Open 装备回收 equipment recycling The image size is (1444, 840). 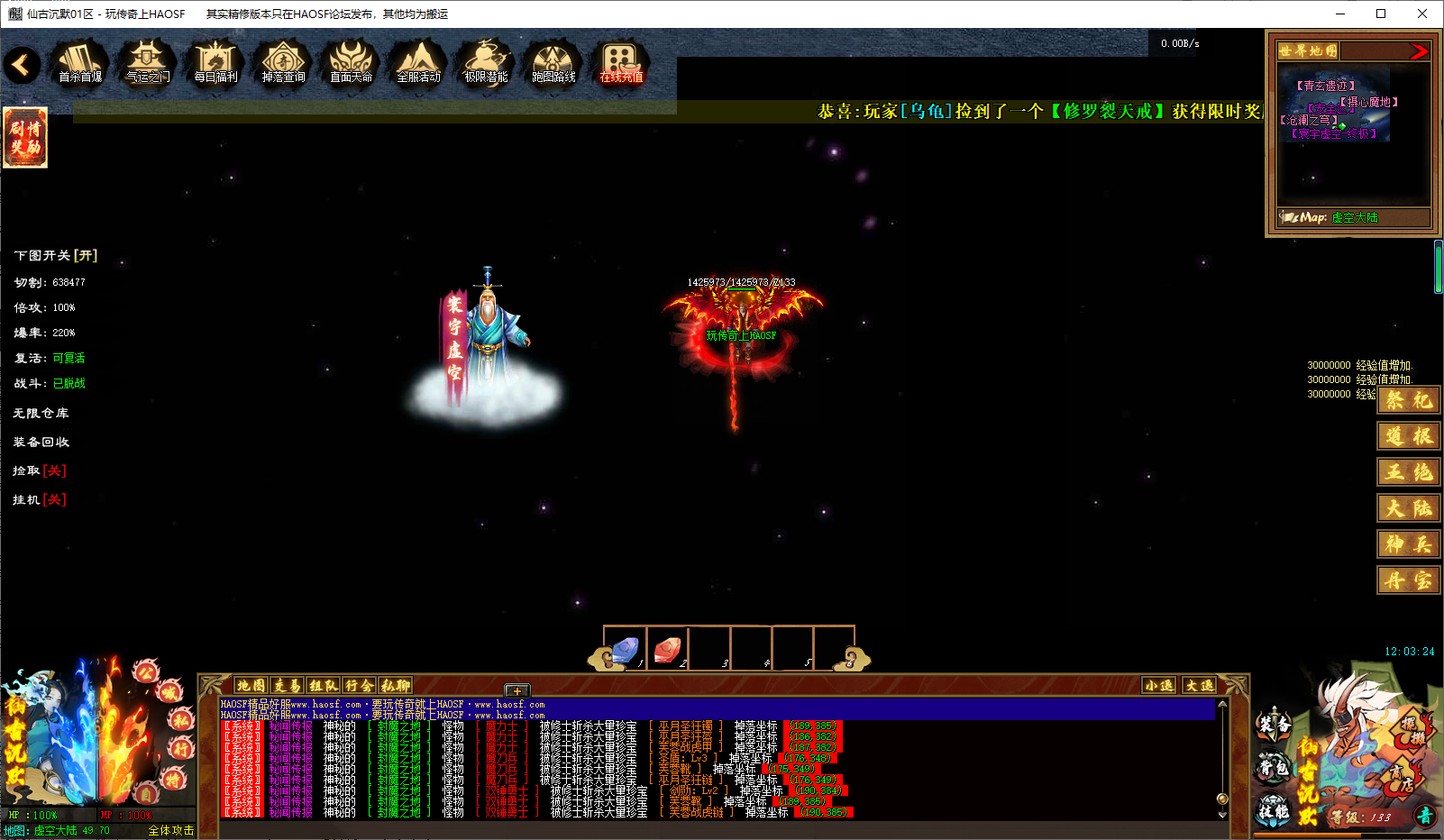tap(41, 442)
